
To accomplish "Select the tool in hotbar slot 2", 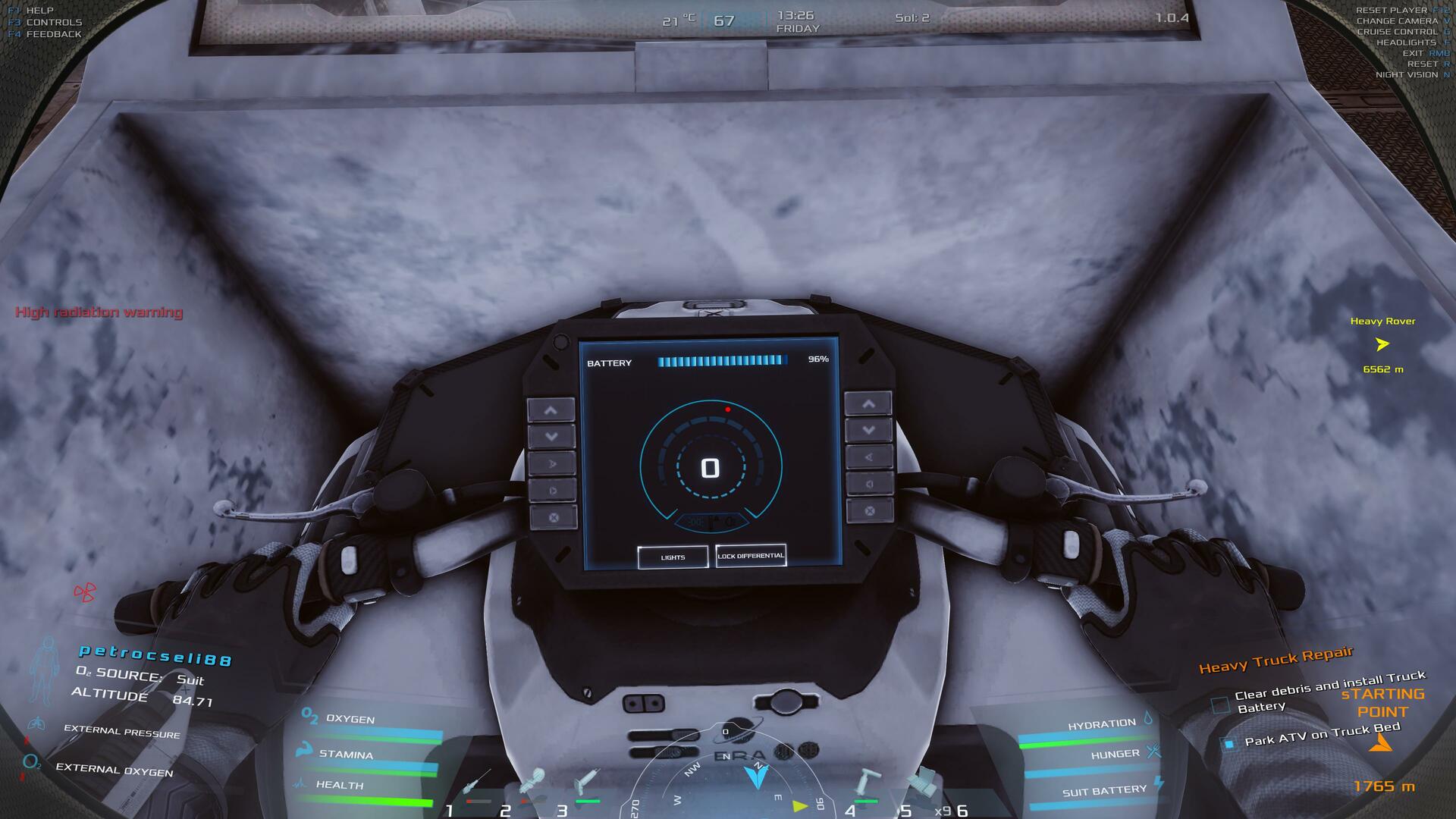I will coord(531,785).
